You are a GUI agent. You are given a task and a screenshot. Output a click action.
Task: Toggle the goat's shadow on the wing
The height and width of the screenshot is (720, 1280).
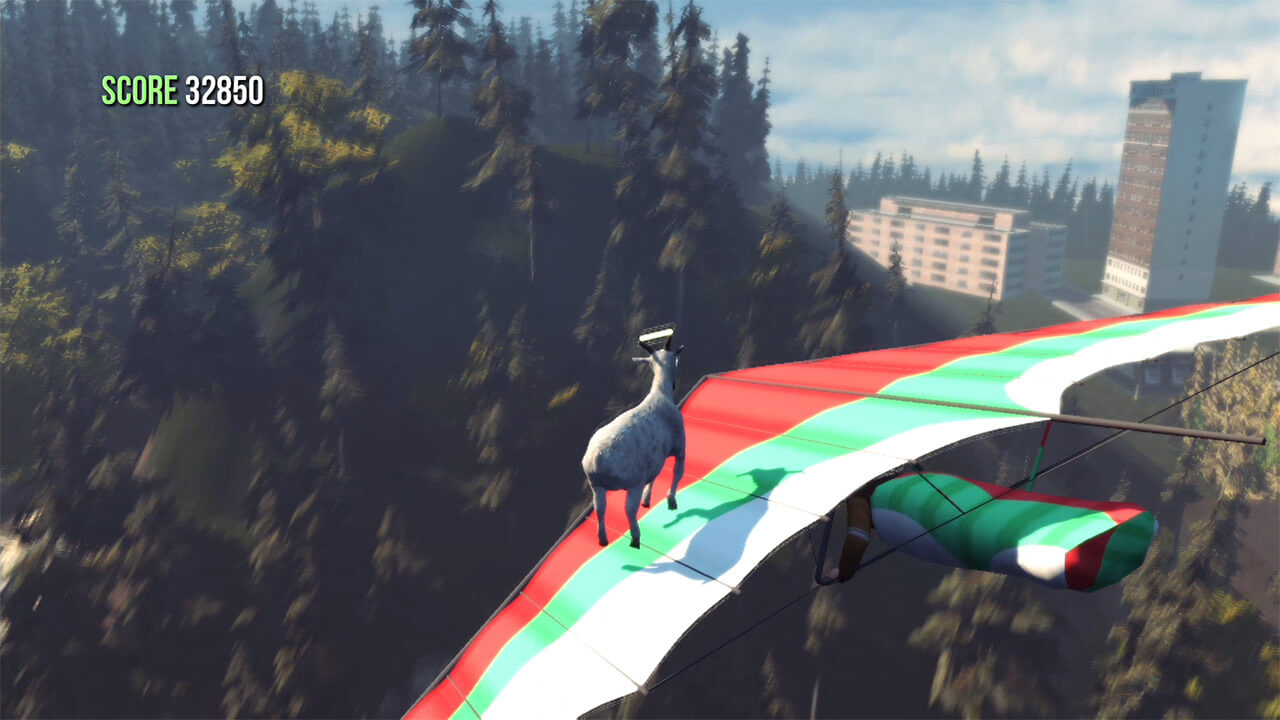click(x=730, y=500)
